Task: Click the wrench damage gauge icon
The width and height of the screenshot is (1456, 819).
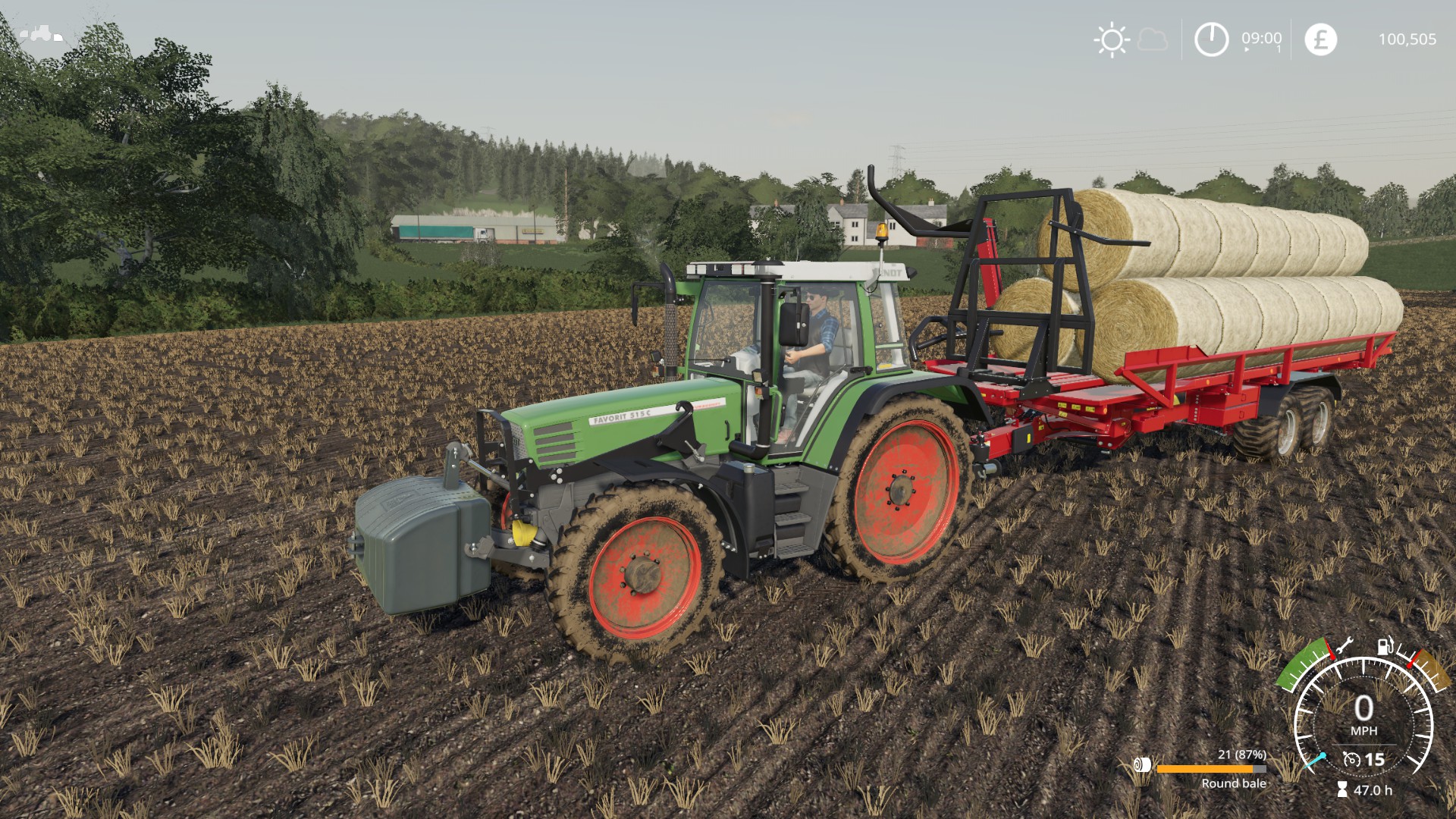Action: (1343, 645)
